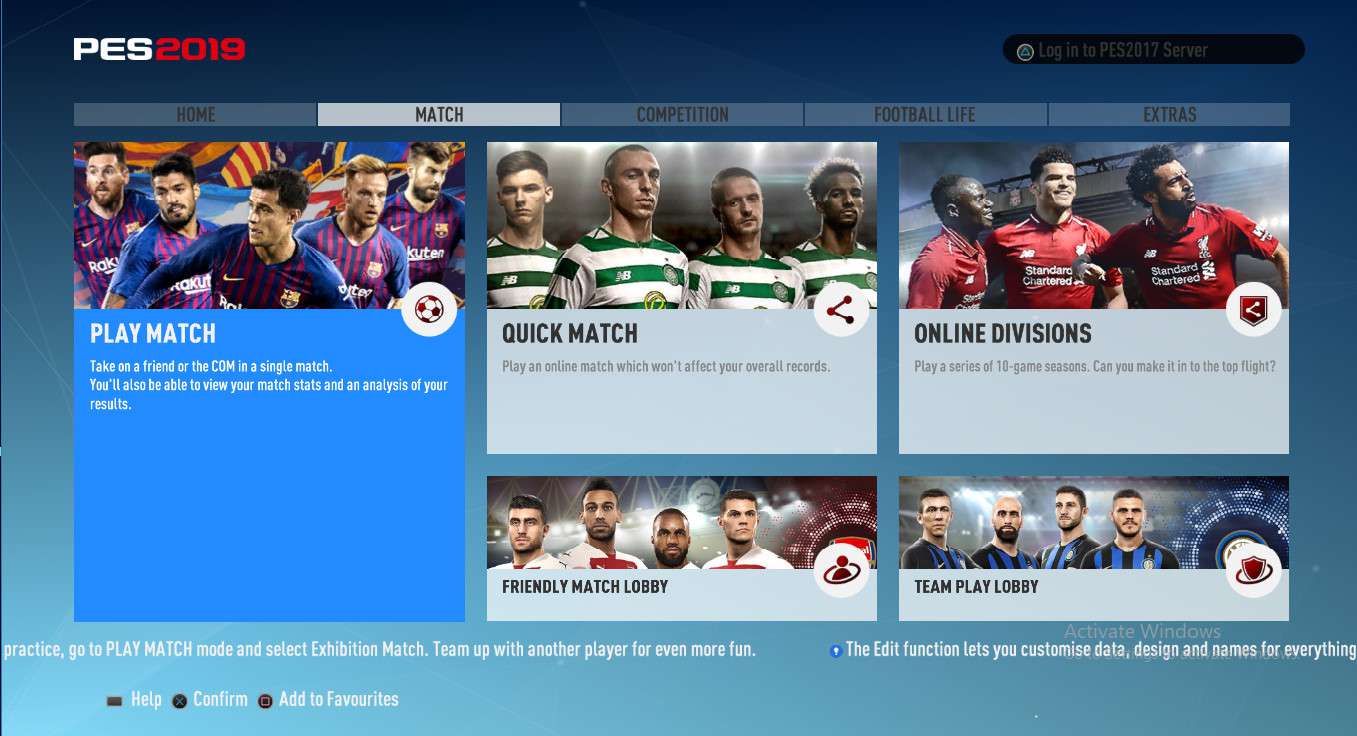Show the EXTRAS tab
This screenshot has width=1357, height=736.
coord(1169,115)
